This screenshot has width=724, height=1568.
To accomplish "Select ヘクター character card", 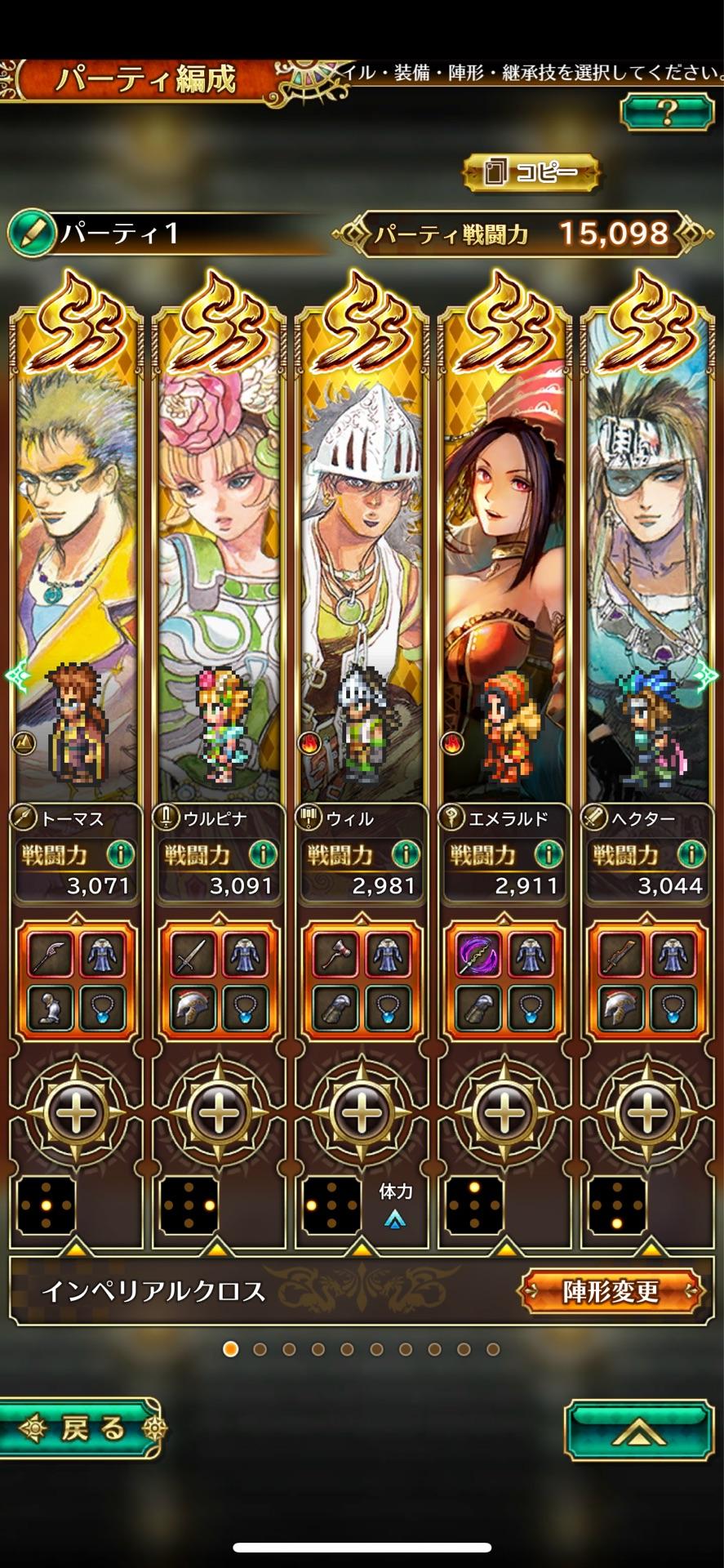I will coord(647,572).
